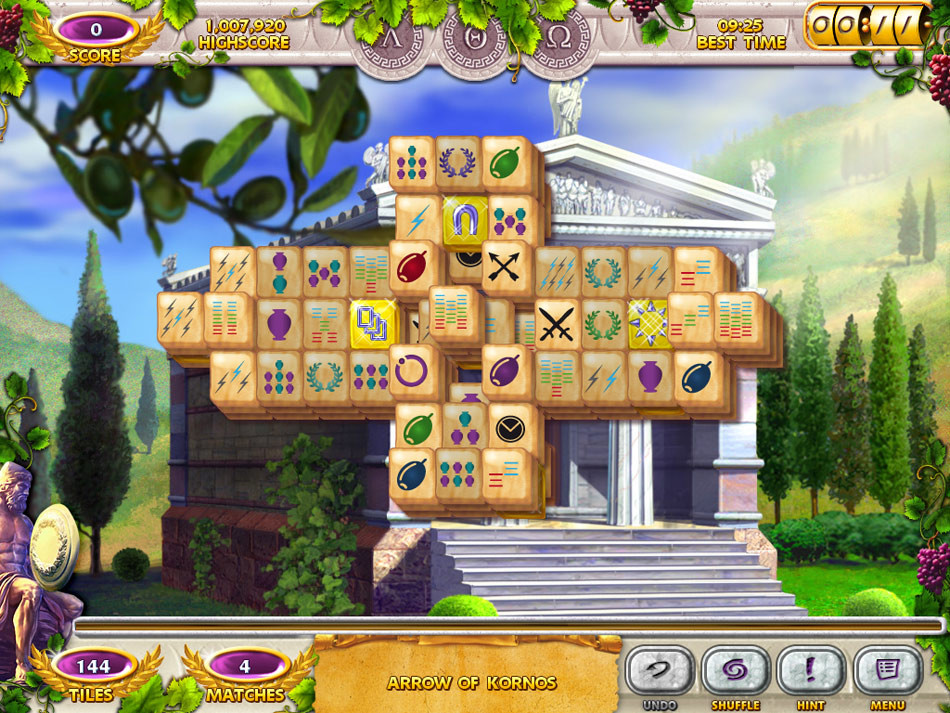
Task: Request a hint
Action: coord(811,669)
